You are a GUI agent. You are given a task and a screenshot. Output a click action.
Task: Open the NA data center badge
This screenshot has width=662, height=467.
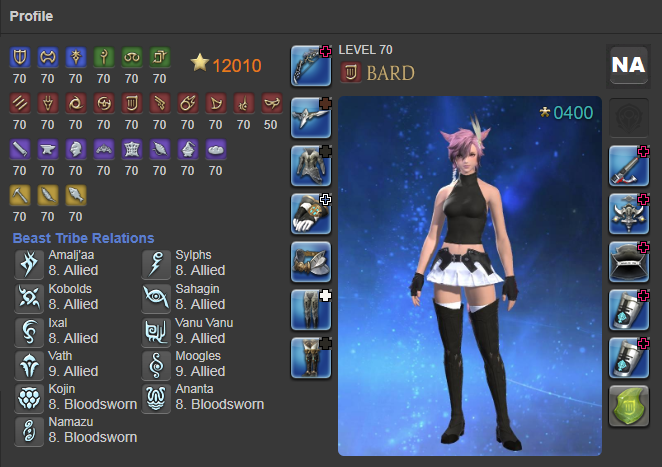coord(628,65)
